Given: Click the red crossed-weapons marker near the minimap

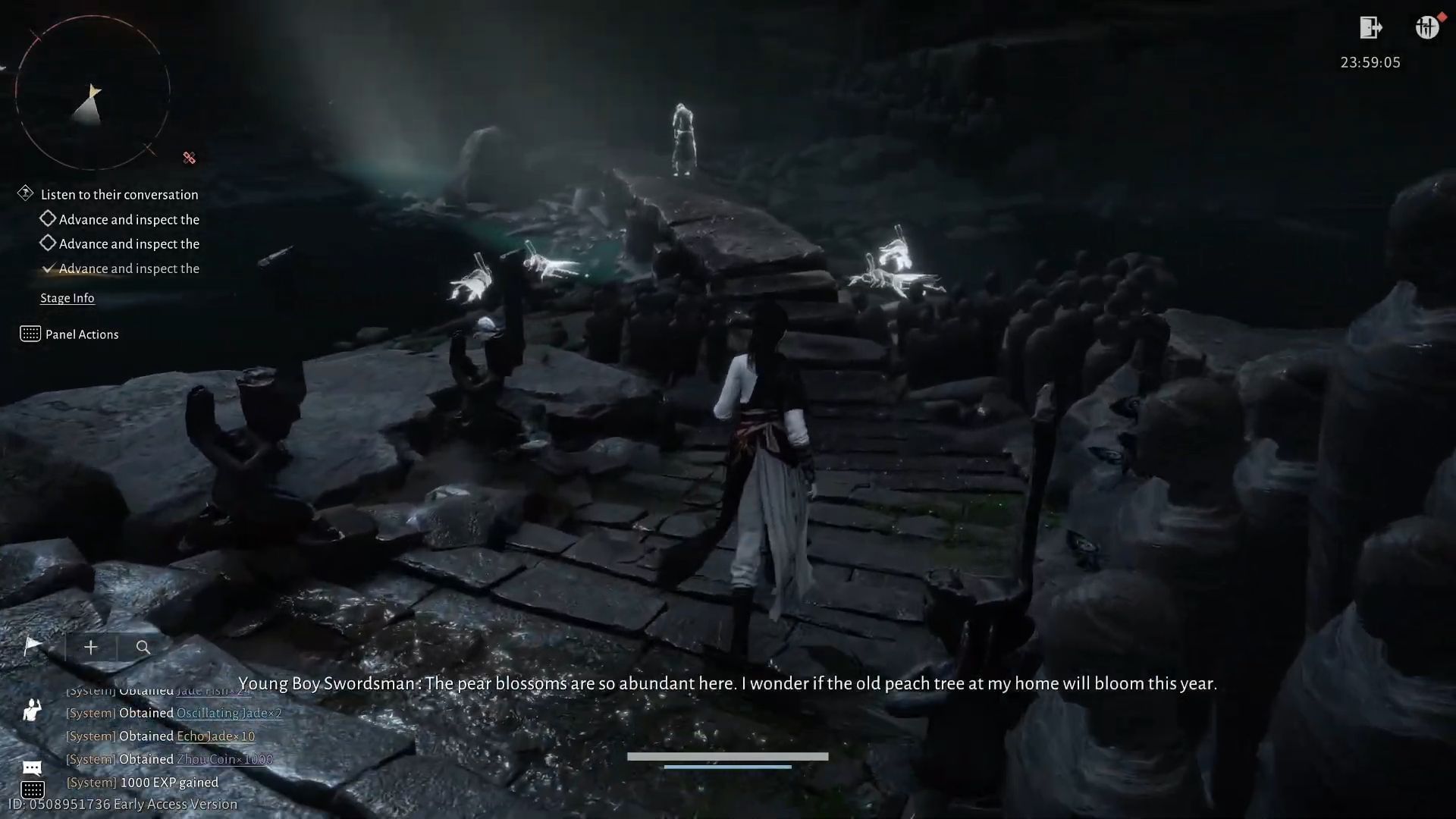Looking at the screenshot, I should coord(189,158).
